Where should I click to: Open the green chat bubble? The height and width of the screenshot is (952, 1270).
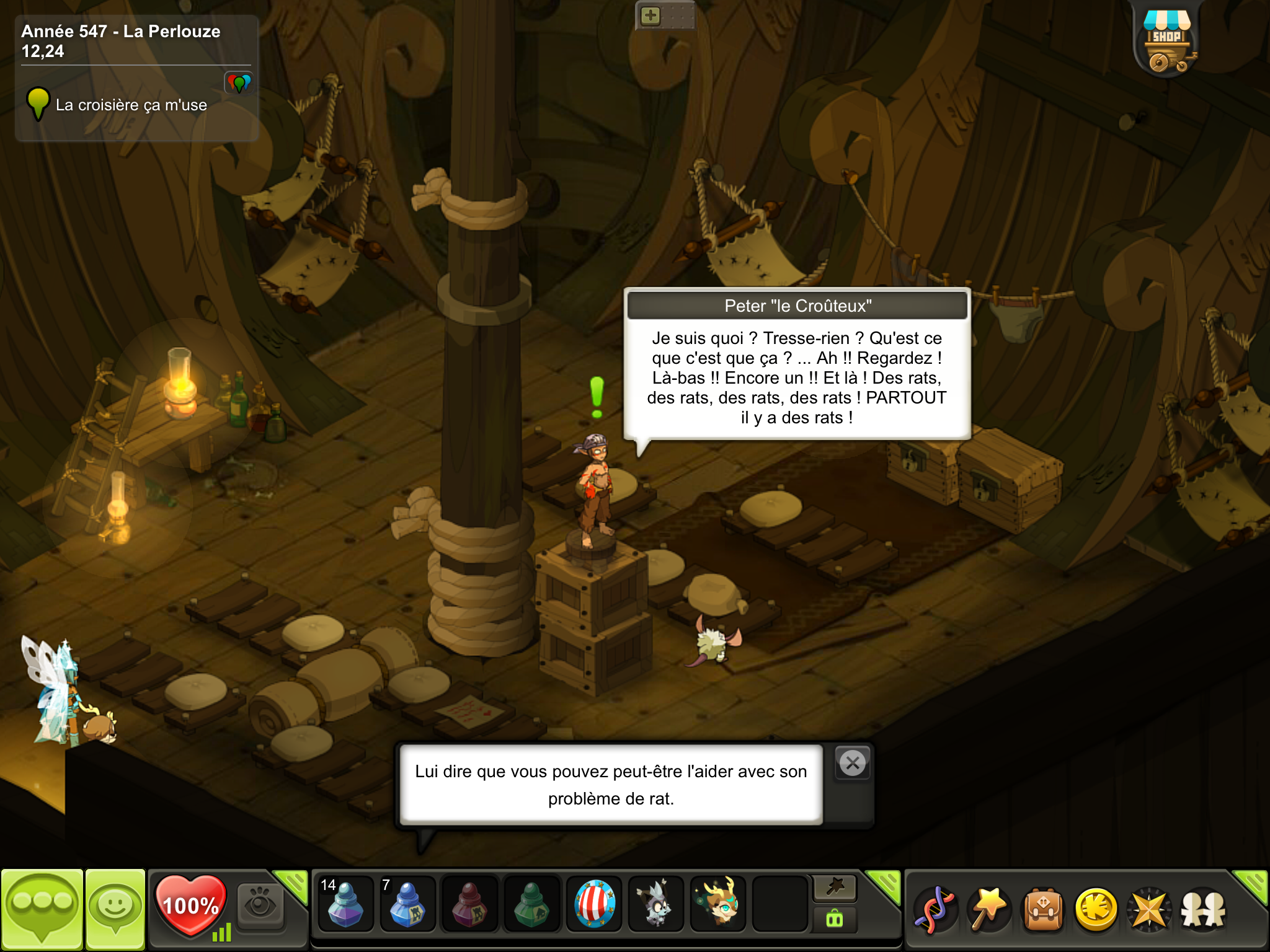click(42, 909)
